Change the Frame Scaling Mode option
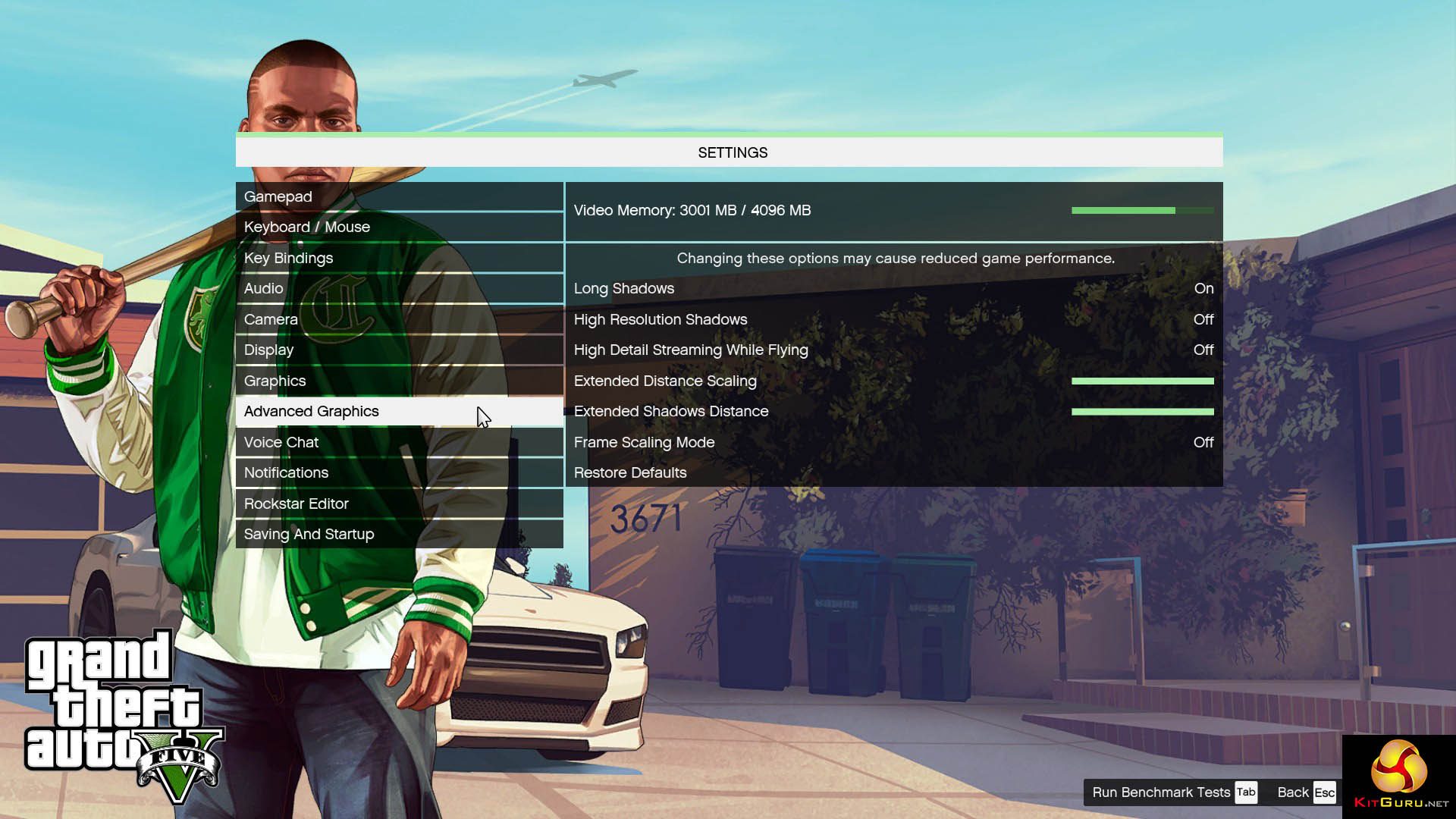1456x819 pixels. pyautogui.click(x=893, y=442)
